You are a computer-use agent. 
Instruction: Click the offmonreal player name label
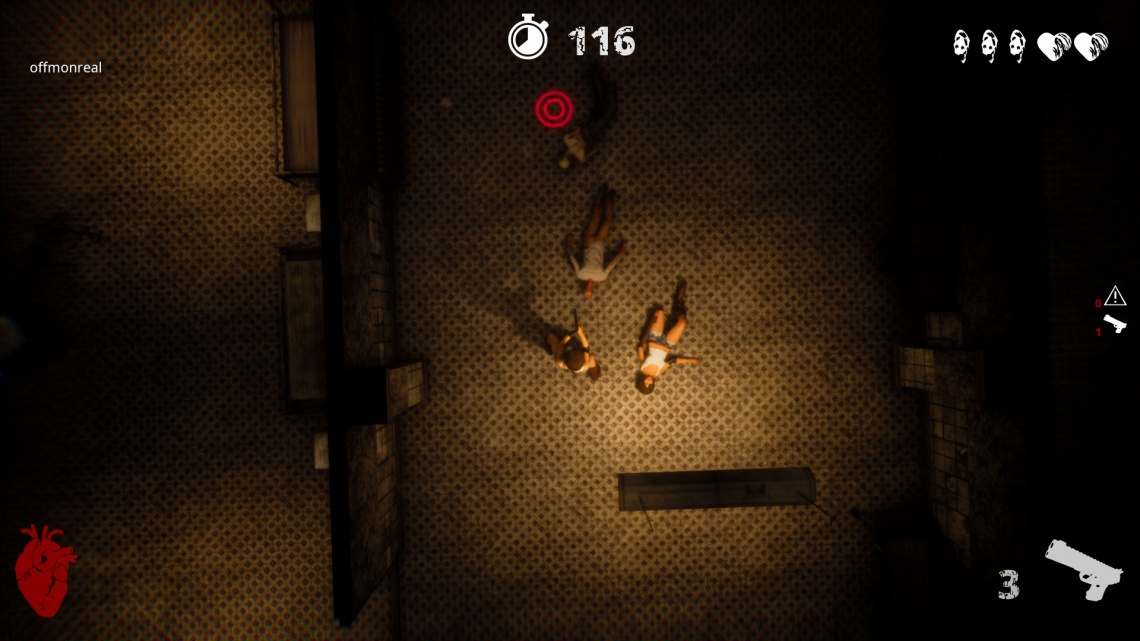tap(66, 68)
